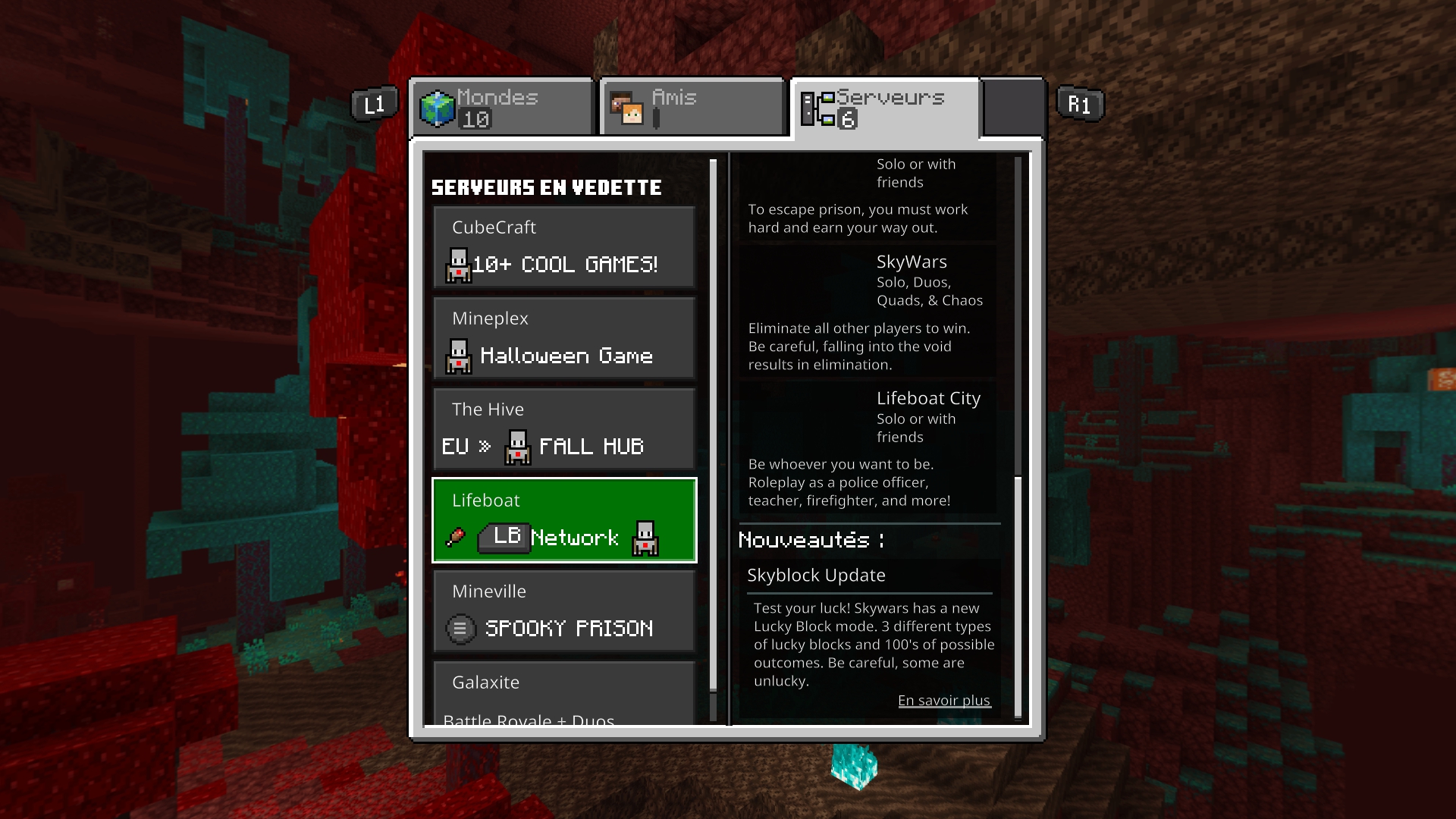1456x819 pixels.
Task: Choose the Mineville server
Action: tap(564, 611)
